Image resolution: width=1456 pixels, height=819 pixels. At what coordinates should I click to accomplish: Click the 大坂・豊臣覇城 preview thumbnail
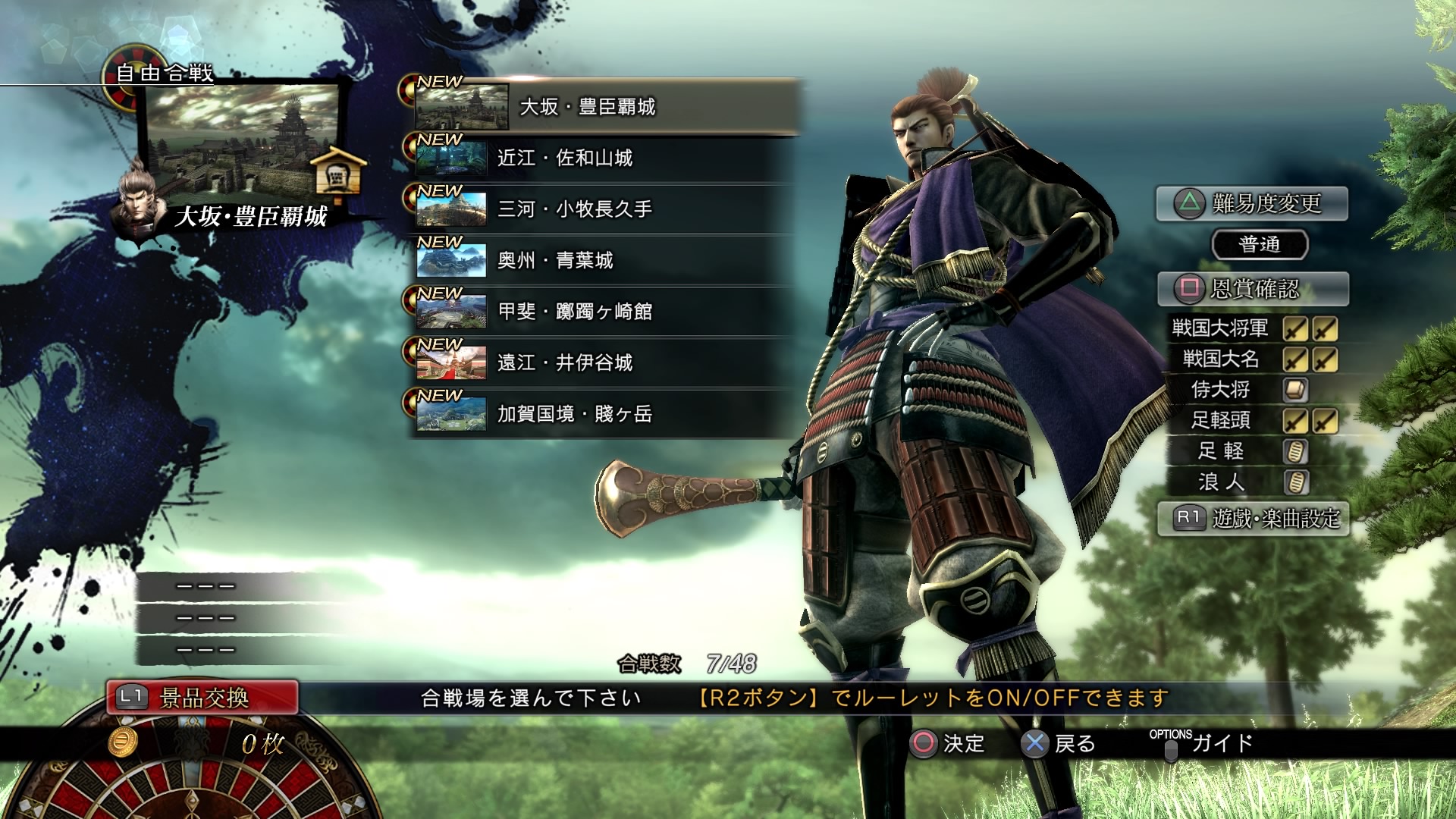click(x=243, y=140)
